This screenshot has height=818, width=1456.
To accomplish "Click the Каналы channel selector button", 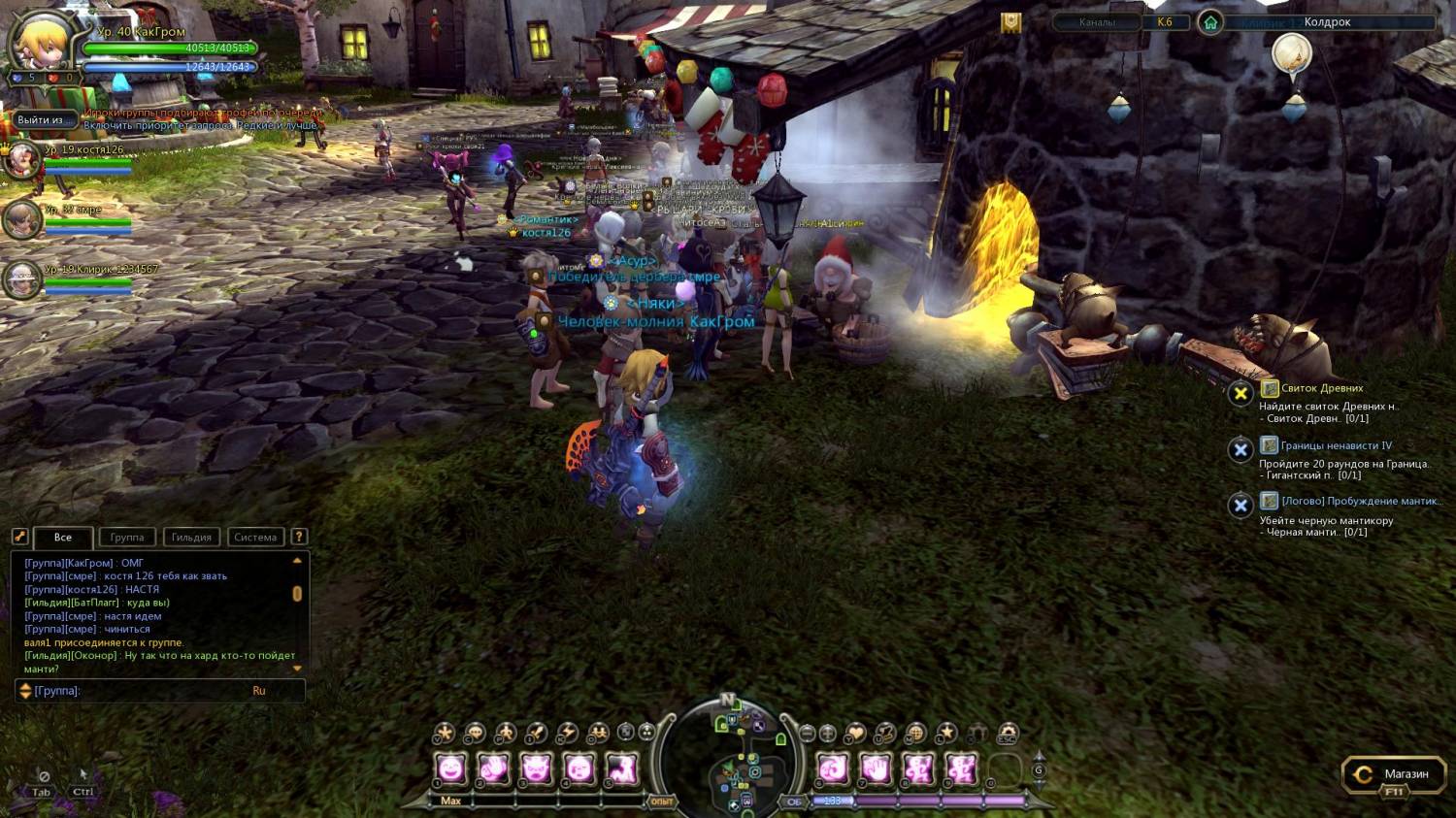I will click(1097, 22).
